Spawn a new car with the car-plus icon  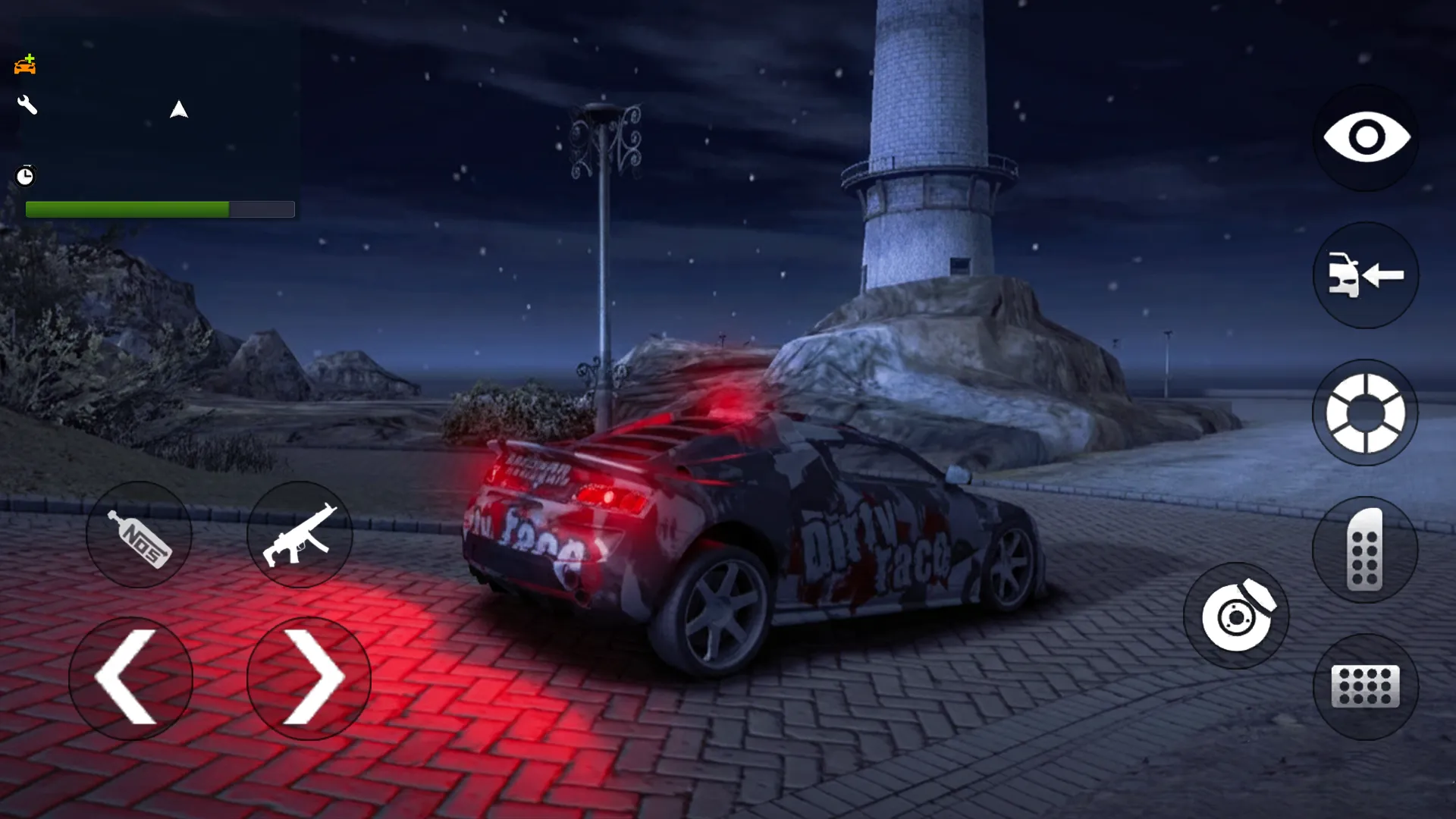coord(26,64)
